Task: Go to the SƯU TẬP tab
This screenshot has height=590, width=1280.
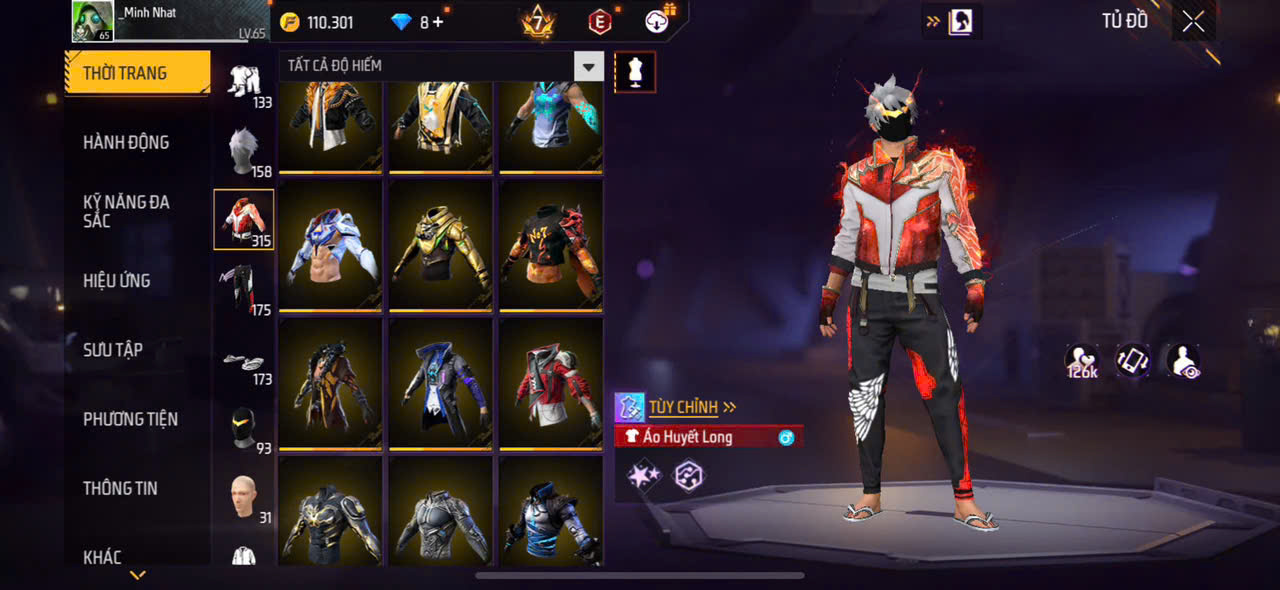Action: point(113,350)
